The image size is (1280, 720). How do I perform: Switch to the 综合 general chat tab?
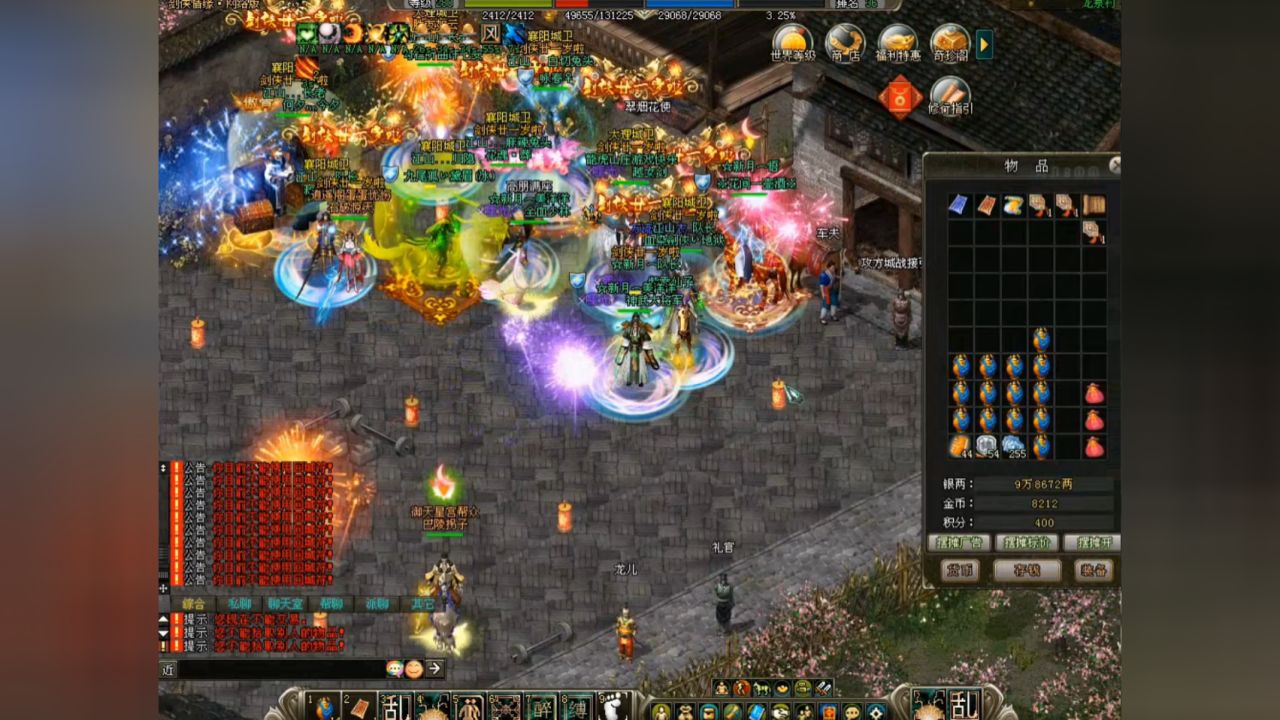point(194,604)
